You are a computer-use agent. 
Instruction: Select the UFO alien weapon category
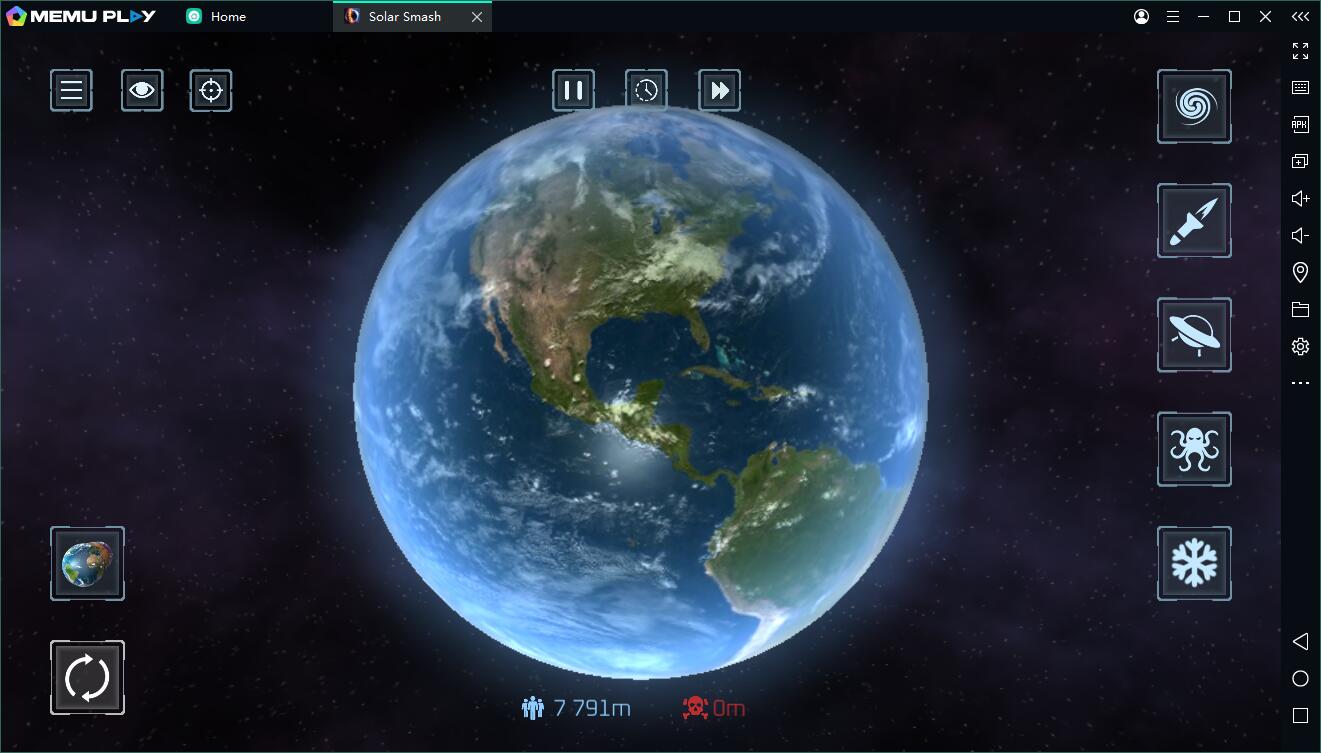[x=1194, y=335]
